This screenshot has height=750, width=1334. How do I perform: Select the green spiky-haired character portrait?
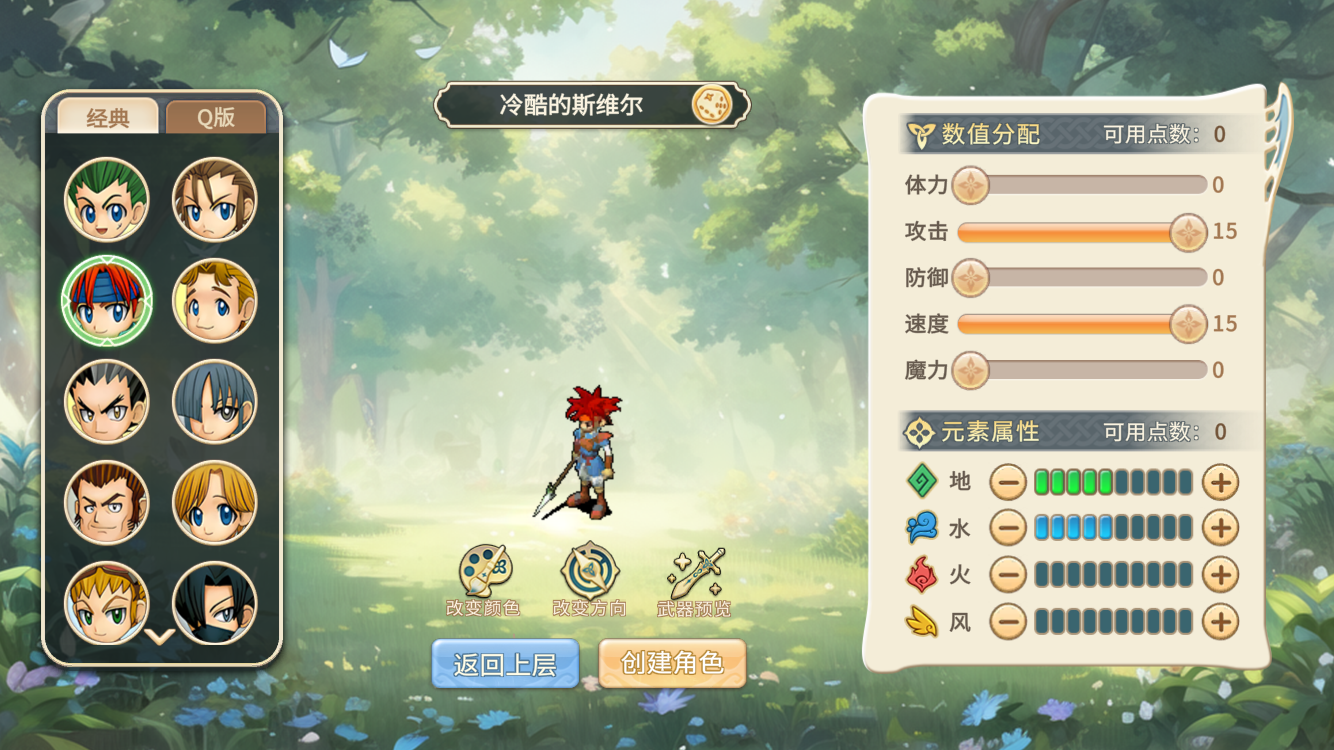(107, 199)
